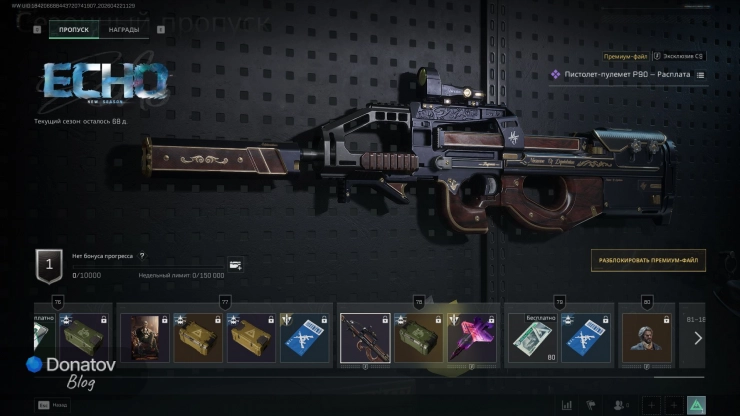
Task: Select the purple glowing weapon reward tile
Action: [472, 337]
